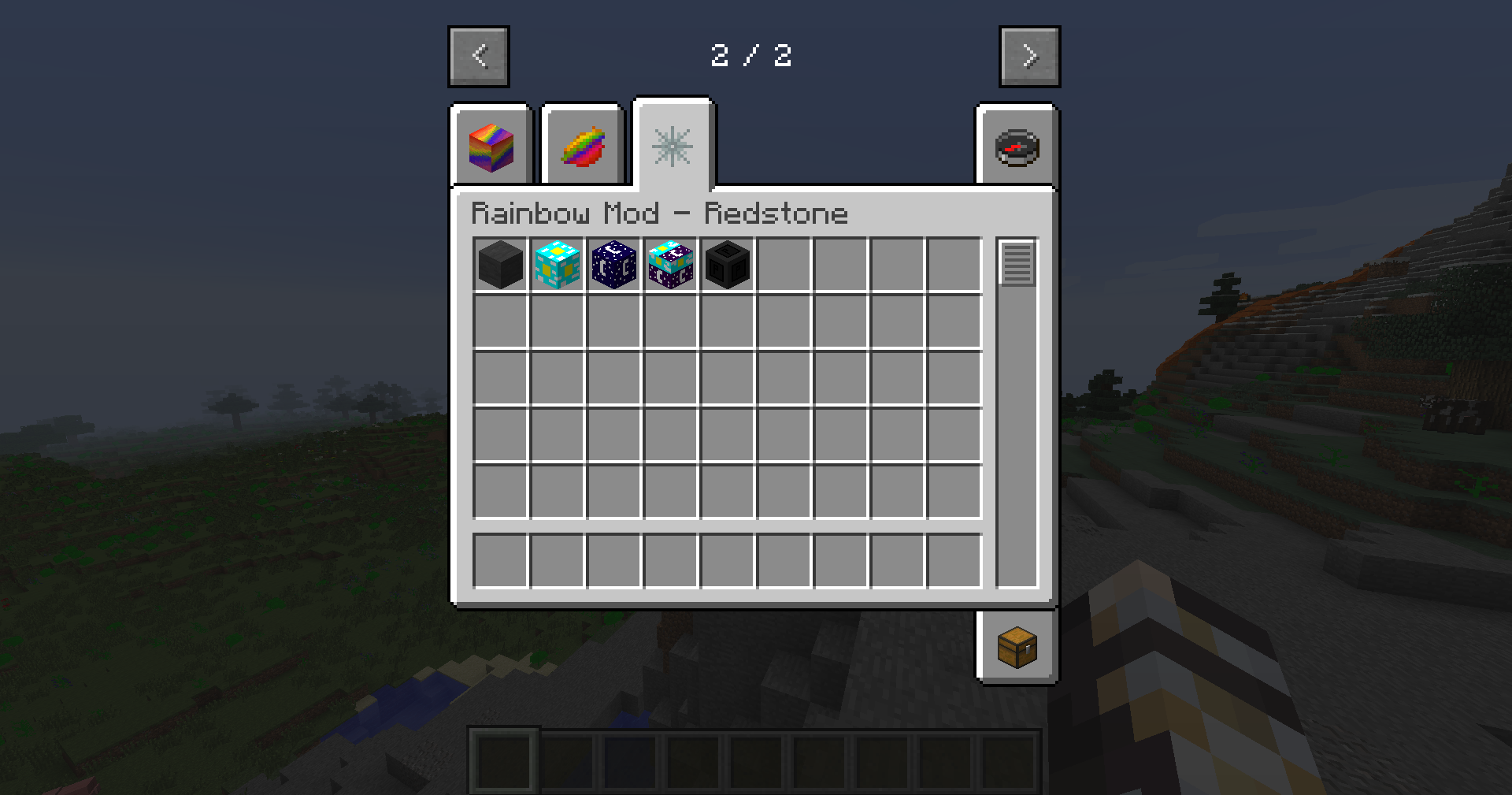Click the snowflake icon on the active tab
The width and height of the screenshot is (1512, 795).
click(x=672, y=145)
